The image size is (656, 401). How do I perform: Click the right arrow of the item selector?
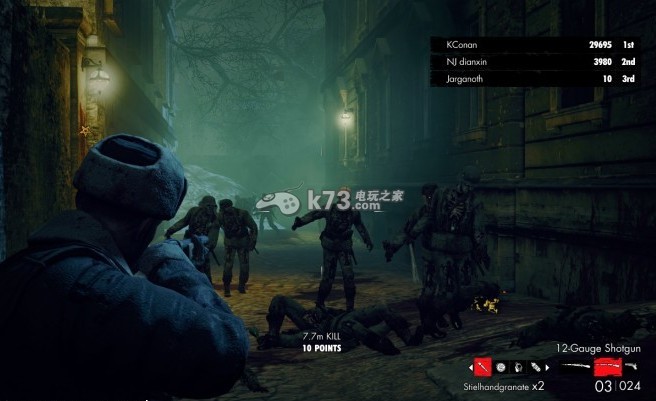pos(546,367)
